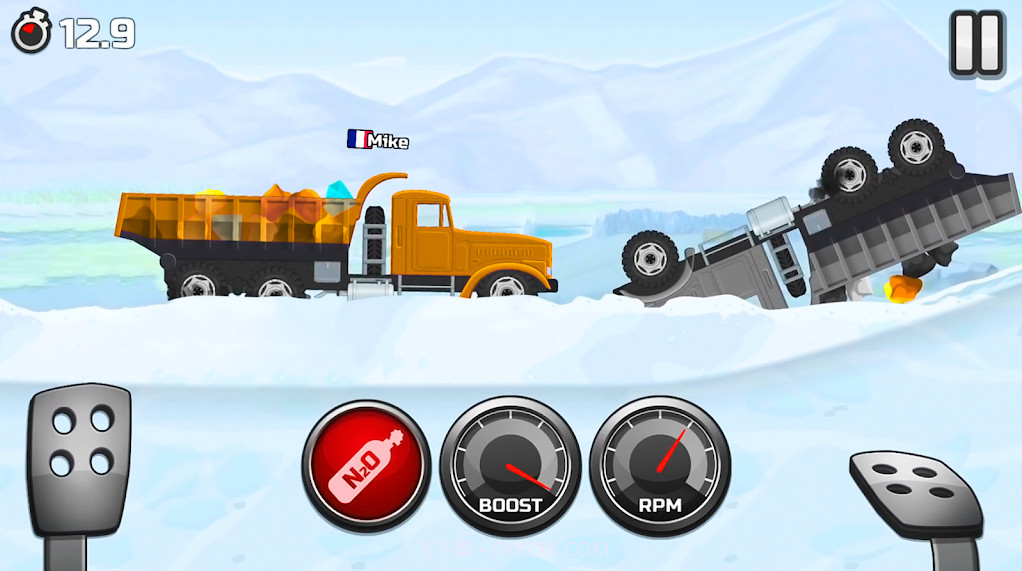
Task: Pause the game with the pause button
Action: tap(976, 44)
